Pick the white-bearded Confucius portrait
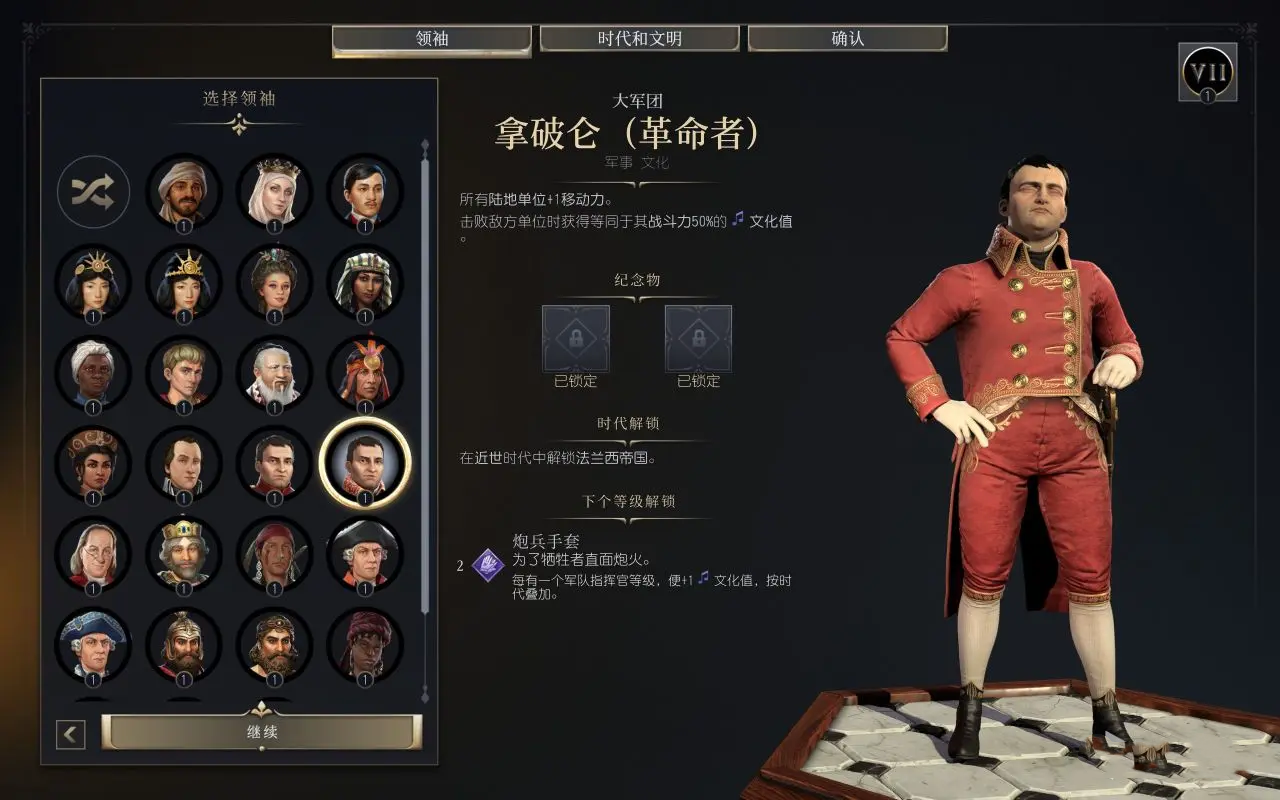The image size is (1280, 800). [x=274, y=373]
